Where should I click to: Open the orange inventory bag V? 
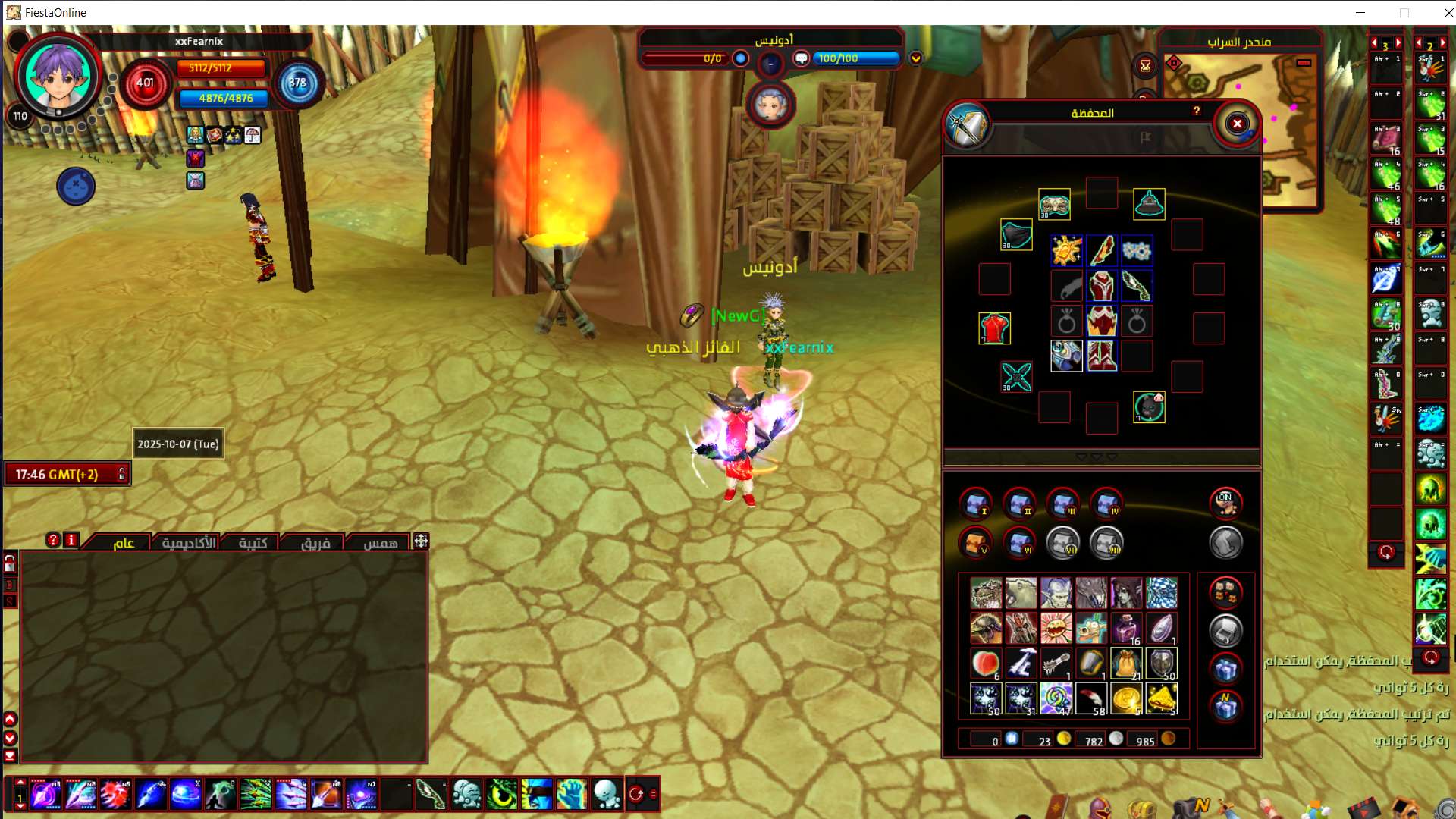975,542
